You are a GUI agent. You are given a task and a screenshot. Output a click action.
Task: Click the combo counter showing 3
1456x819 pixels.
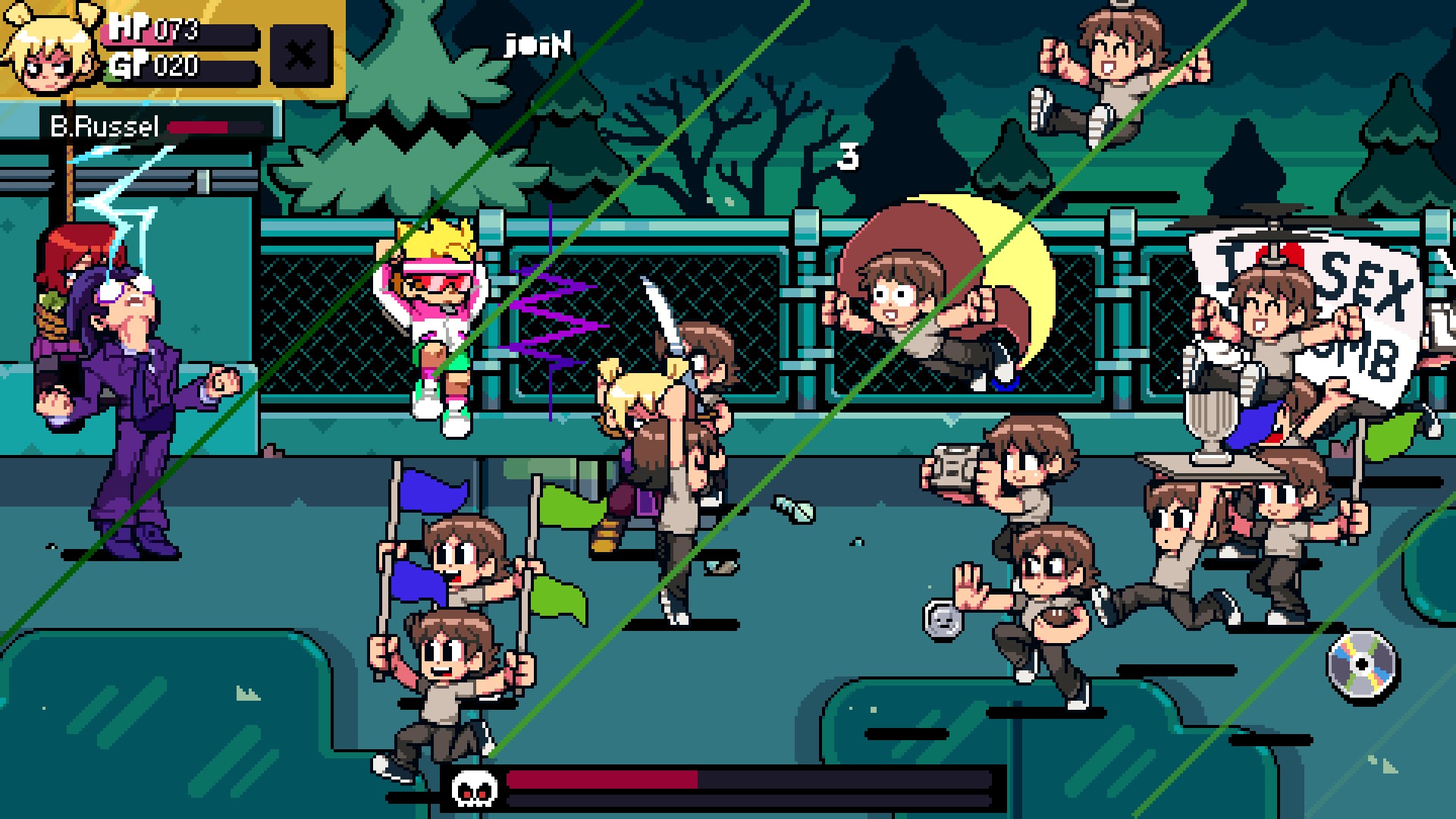[x=849, y=155]
